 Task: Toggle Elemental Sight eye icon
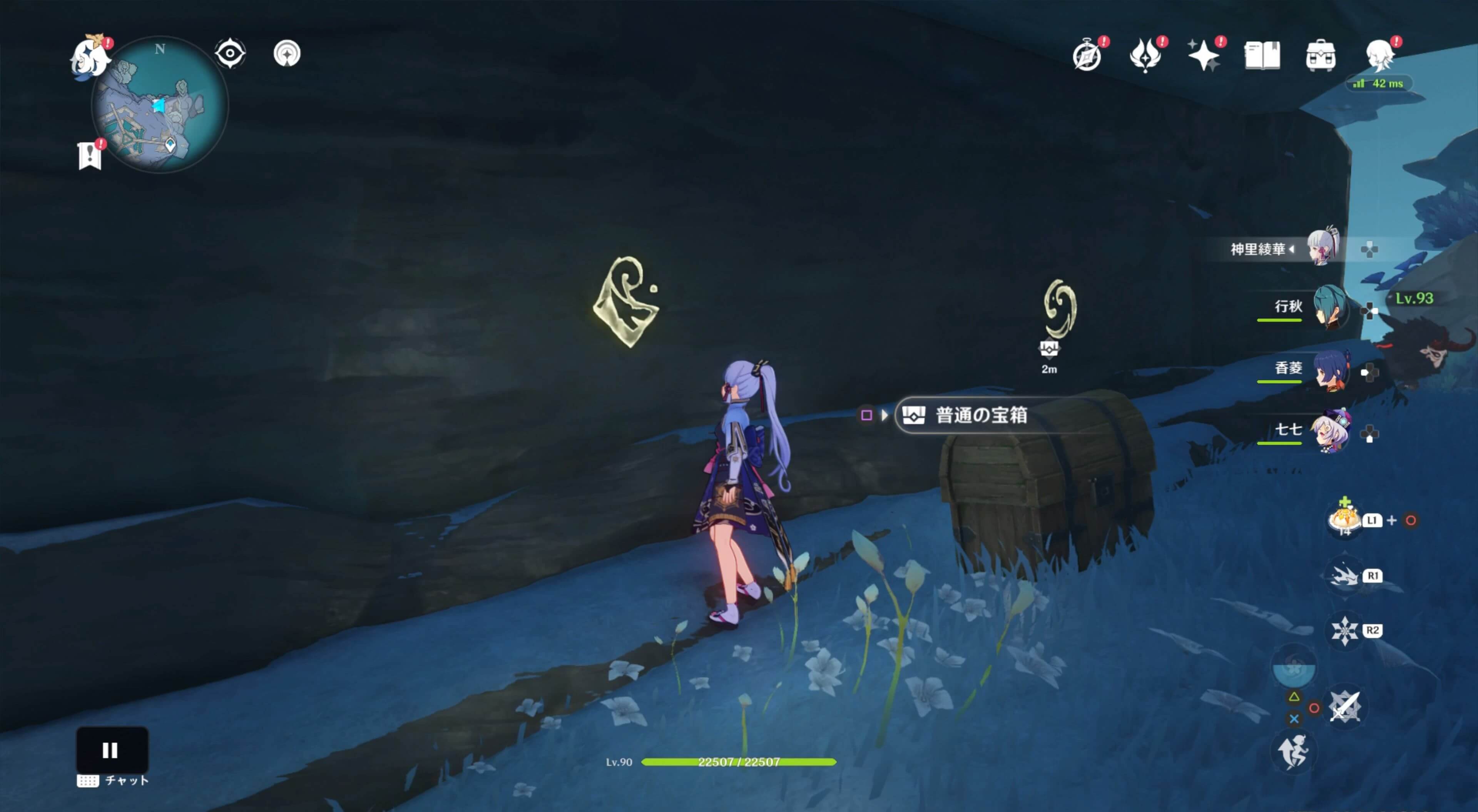[x=229, y=53]
